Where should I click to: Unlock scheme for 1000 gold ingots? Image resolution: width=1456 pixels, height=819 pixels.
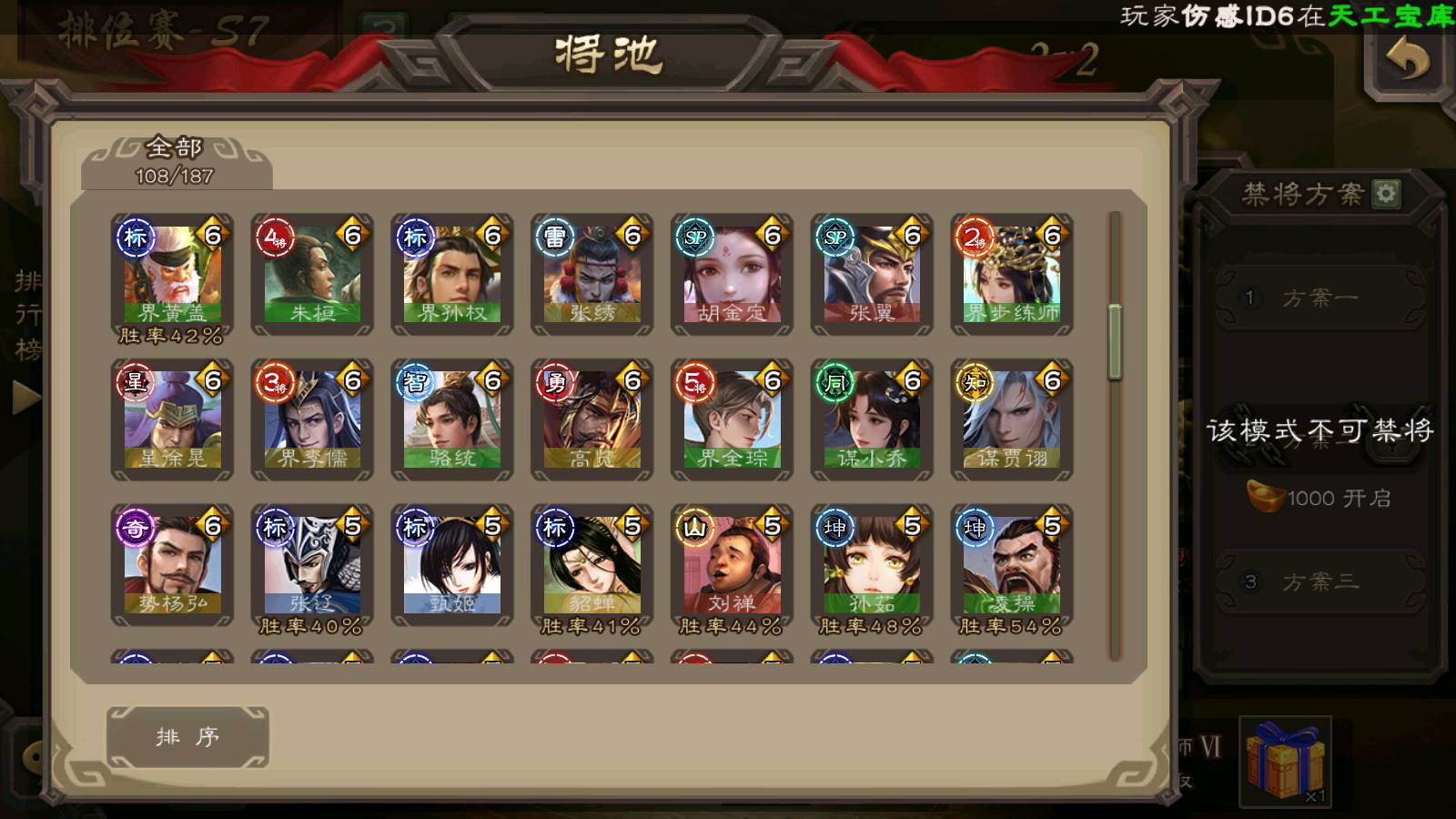click(x=1319, y=498)
